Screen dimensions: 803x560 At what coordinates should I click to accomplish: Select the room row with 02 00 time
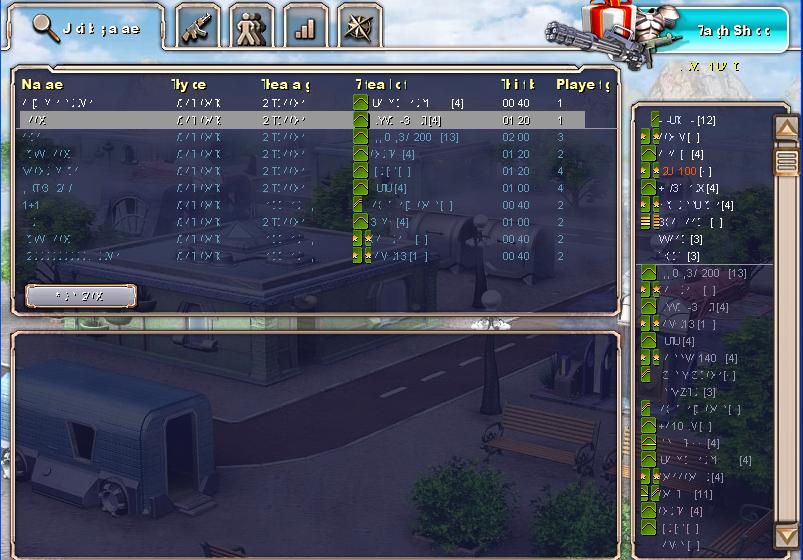click(x=315, y=137)
